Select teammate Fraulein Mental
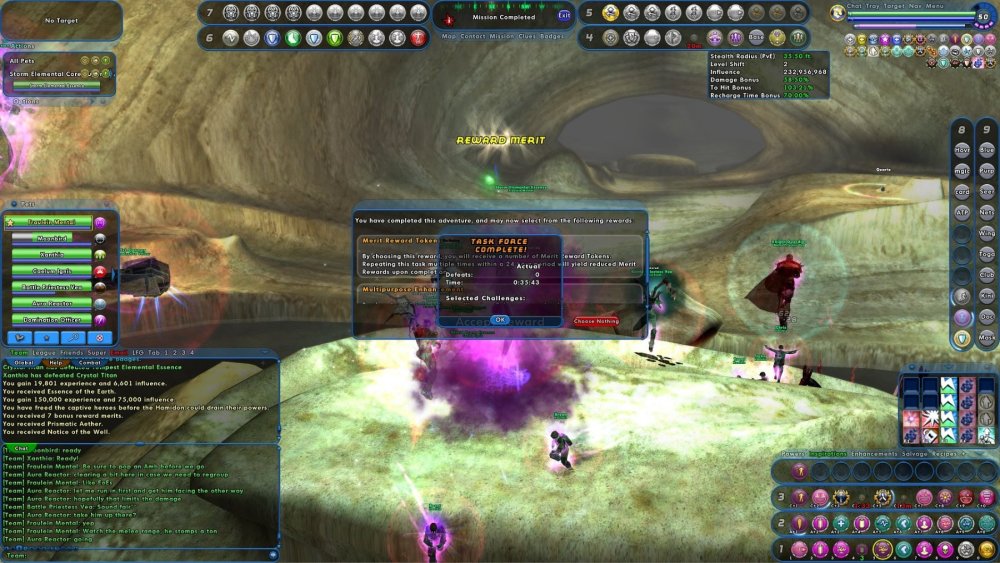 pyautogui.click(x=52, y=222)
